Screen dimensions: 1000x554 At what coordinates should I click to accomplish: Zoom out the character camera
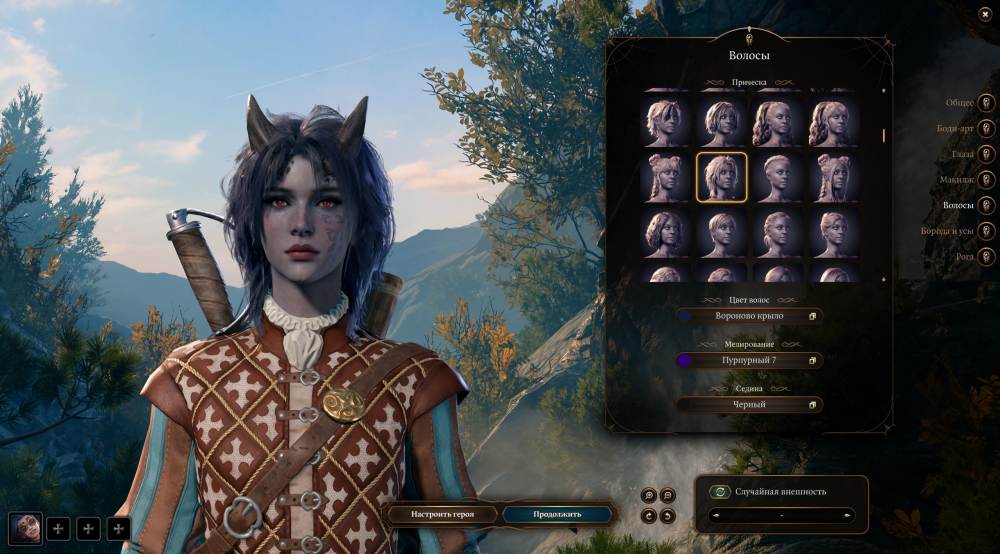pyautogui.click(x=668, y=495)
